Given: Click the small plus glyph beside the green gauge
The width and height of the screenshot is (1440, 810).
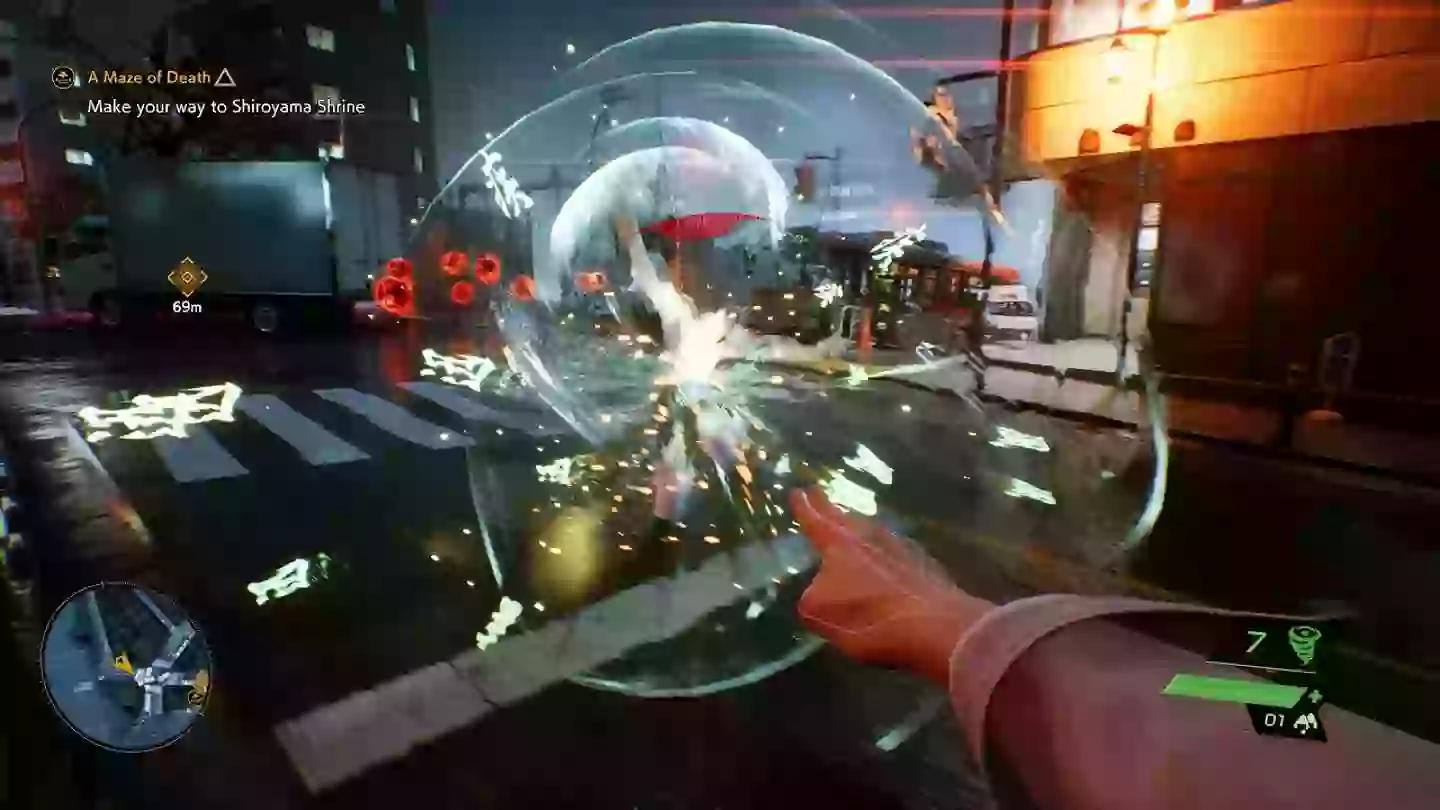Looking at the screenshot, I should tap(1315, 694).
